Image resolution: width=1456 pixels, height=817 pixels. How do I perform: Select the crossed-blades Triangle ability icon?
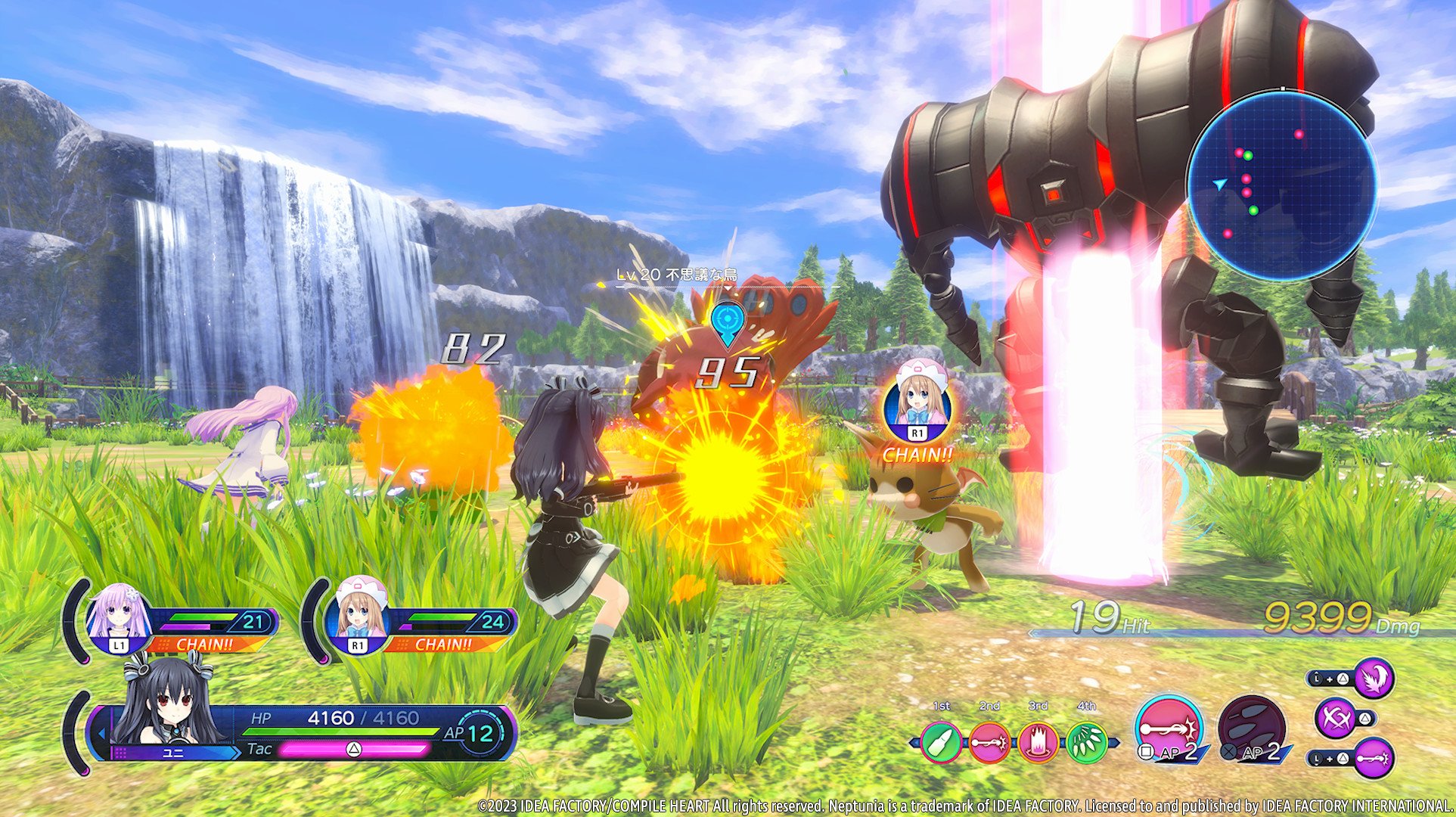[x=1336, y=717]
